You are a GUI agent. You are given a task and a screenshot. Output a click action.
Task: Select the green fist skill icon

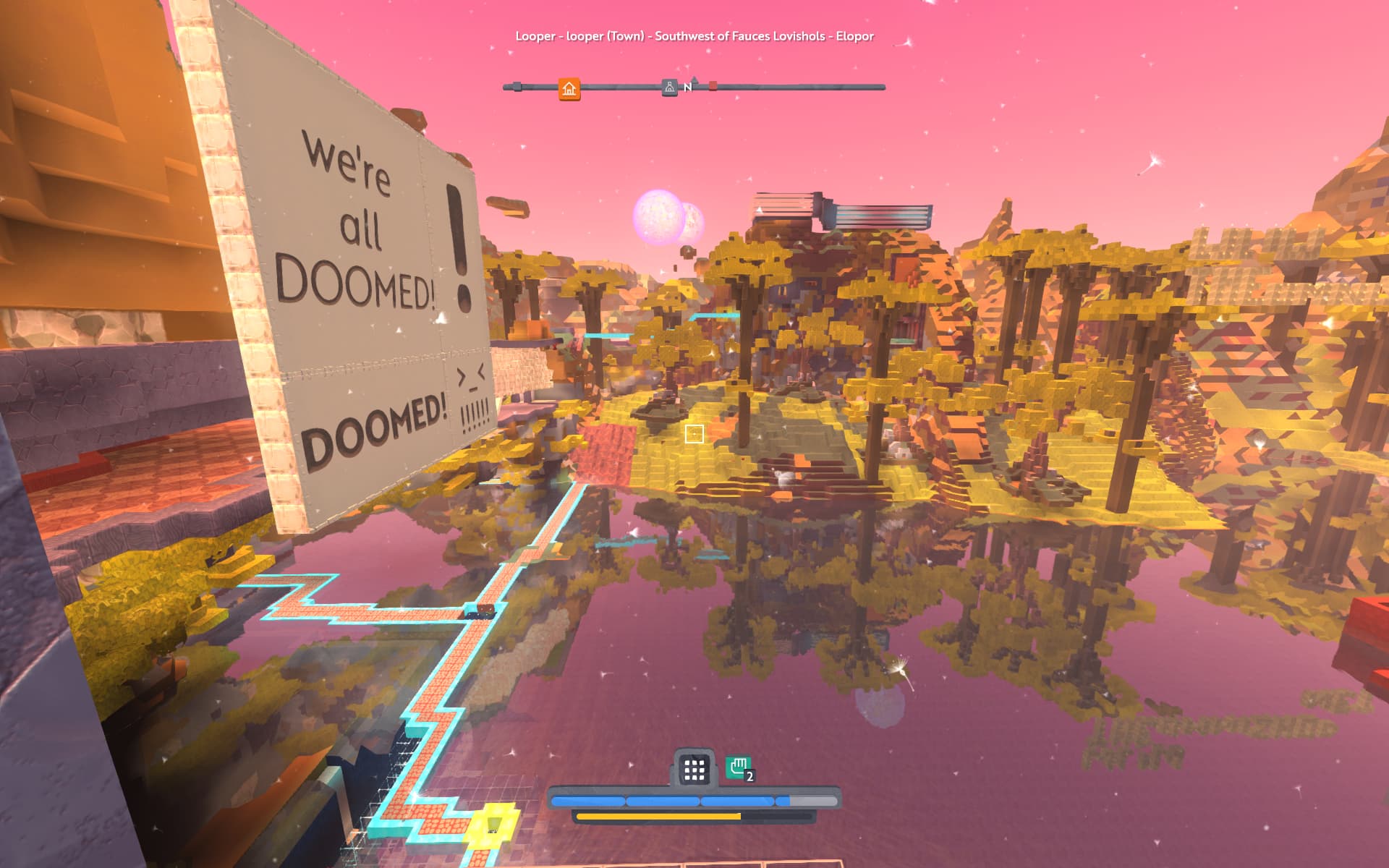tap(739, 767)
